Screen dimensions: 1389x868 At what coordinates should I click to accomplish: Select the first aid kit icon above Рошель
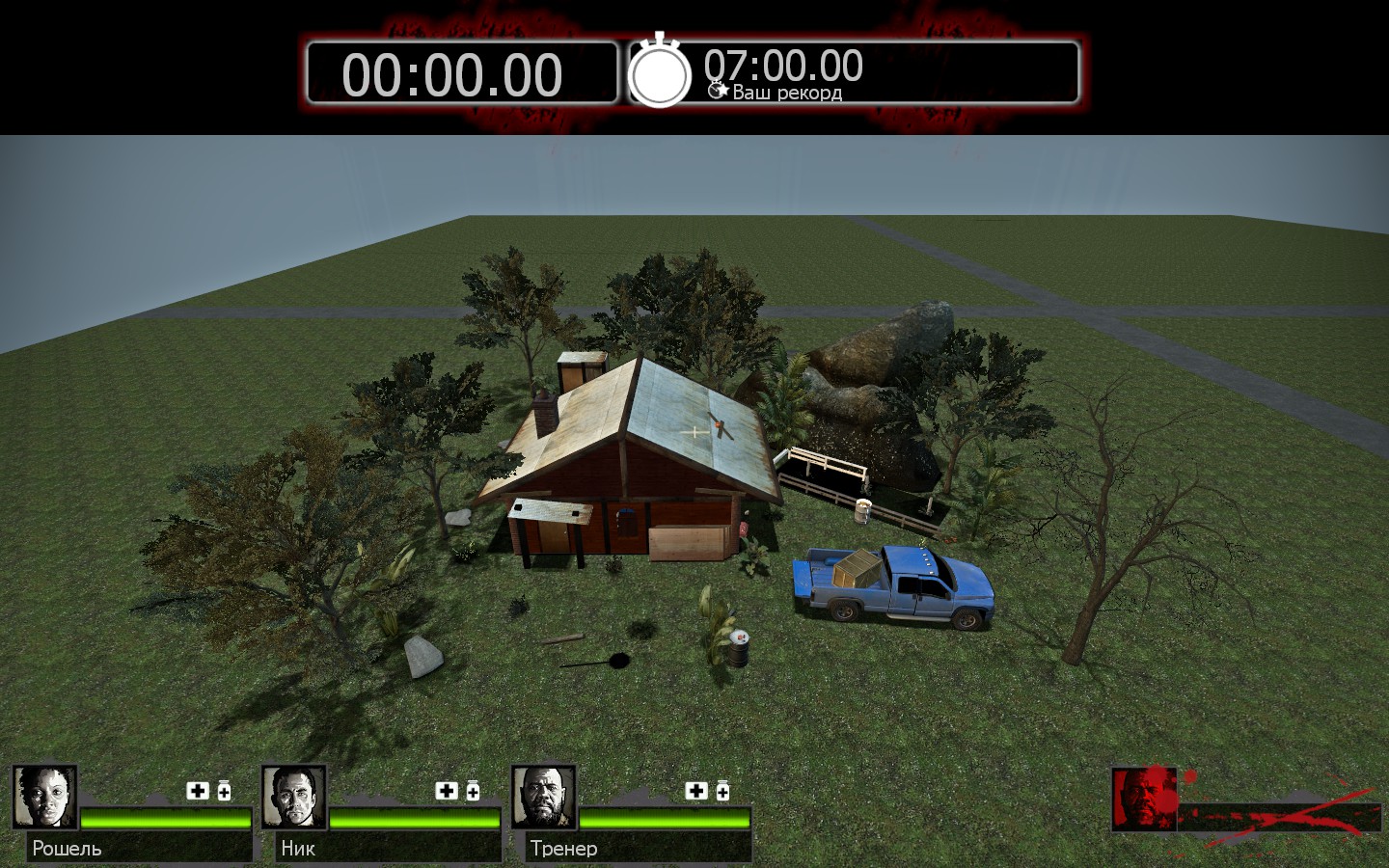198,791
